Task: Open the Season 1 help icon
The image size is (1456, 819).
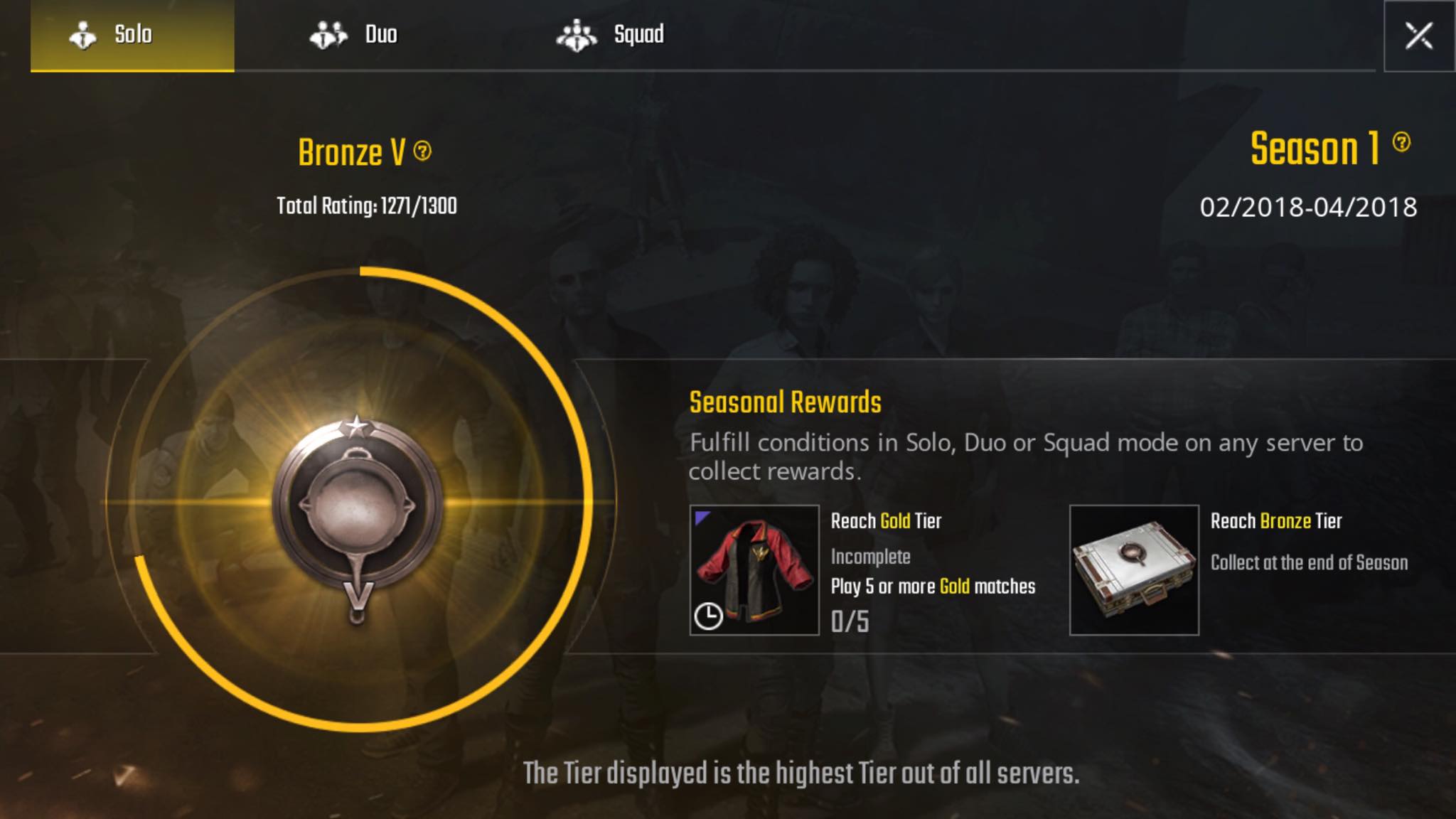Action: pyautogui.click(x=1401, y=142)
